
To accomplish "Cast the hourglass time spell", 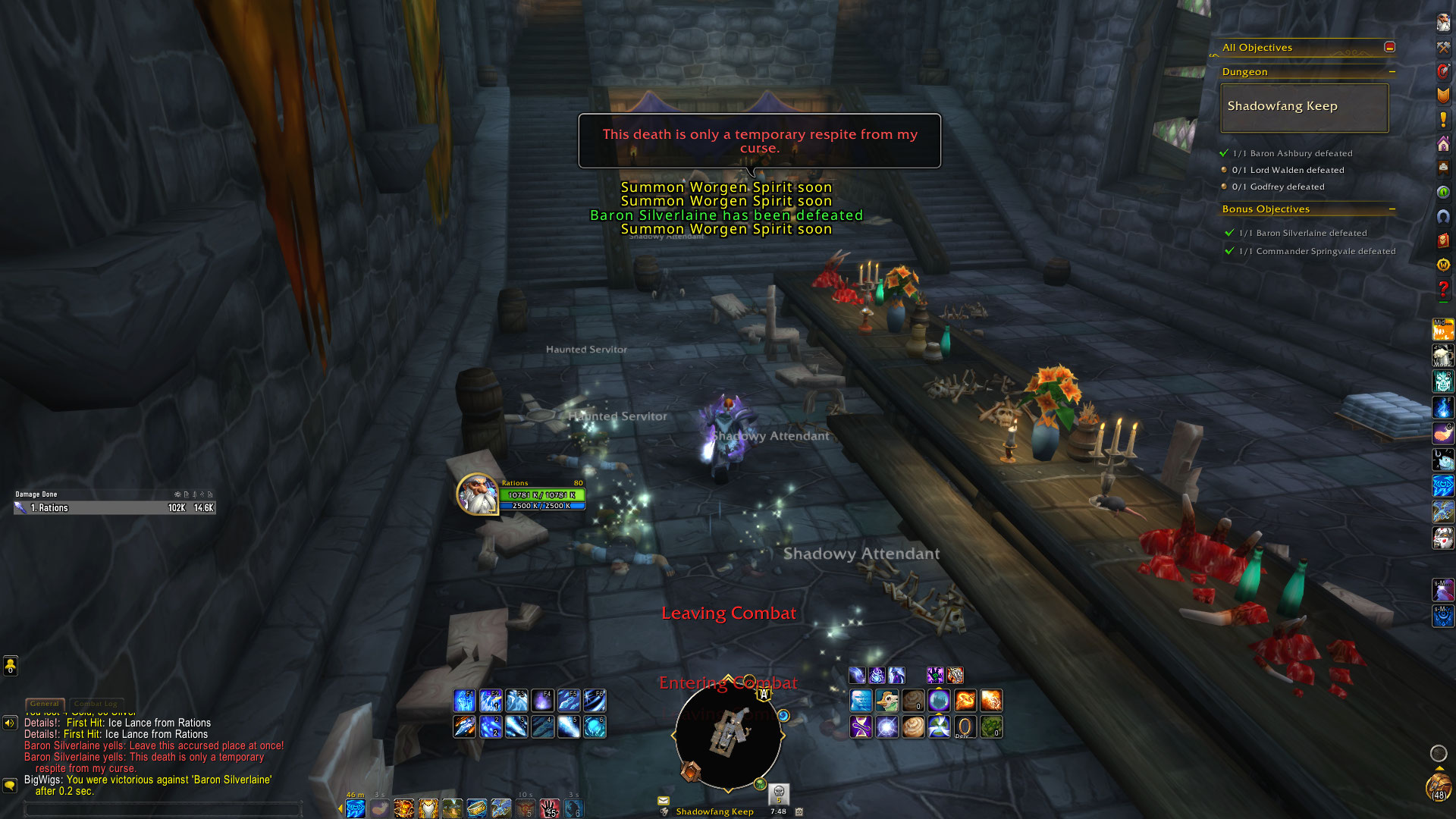I will point(861,727).
